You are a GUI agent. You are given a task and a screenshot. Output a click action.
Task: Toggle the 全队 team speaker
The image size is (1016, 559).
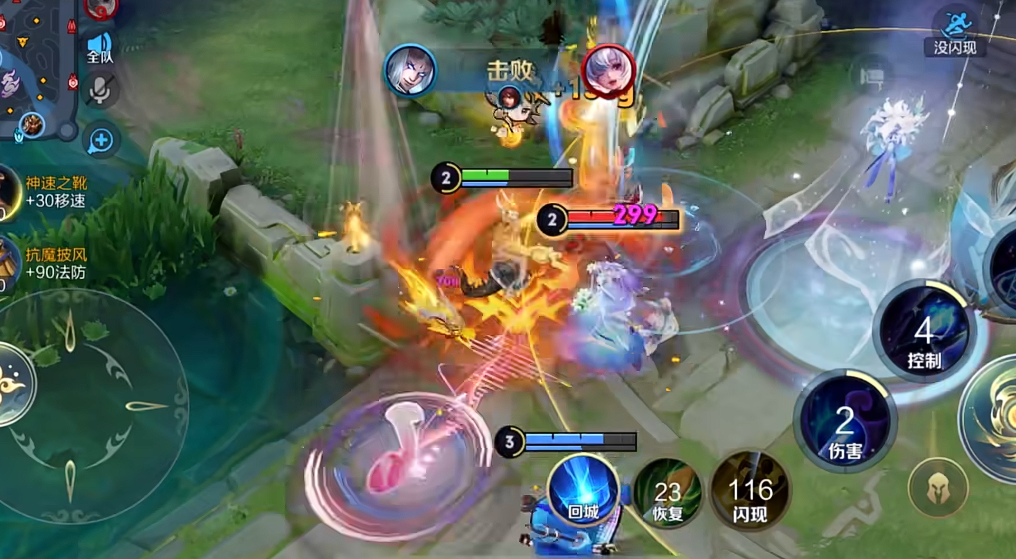(100, 47)
